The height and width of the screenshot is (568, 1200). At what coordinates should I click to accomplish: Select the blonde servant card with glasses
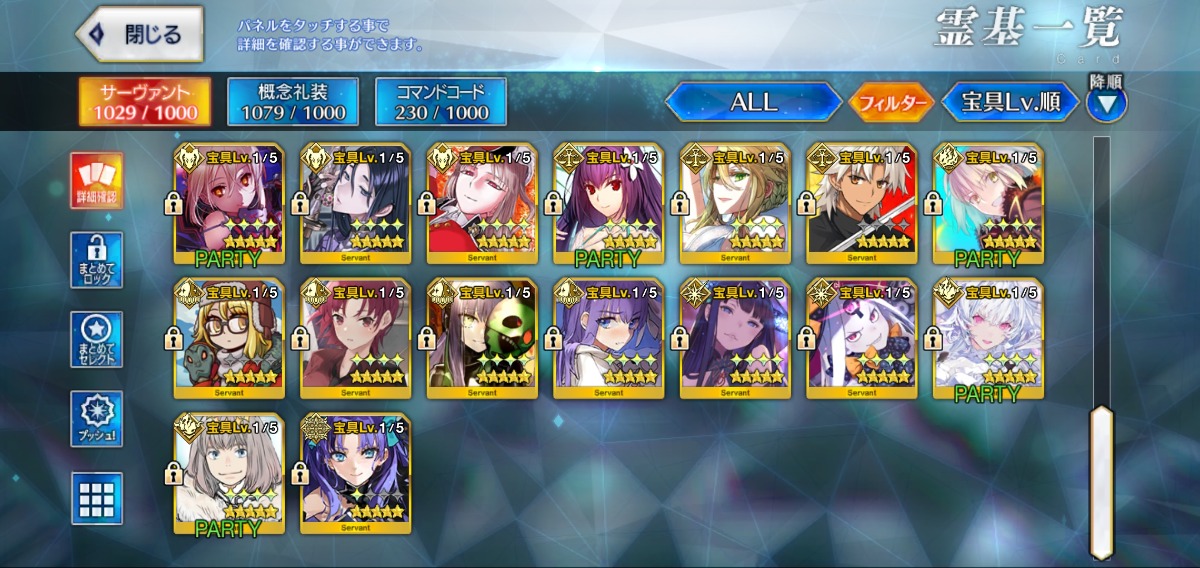point(229,340)
